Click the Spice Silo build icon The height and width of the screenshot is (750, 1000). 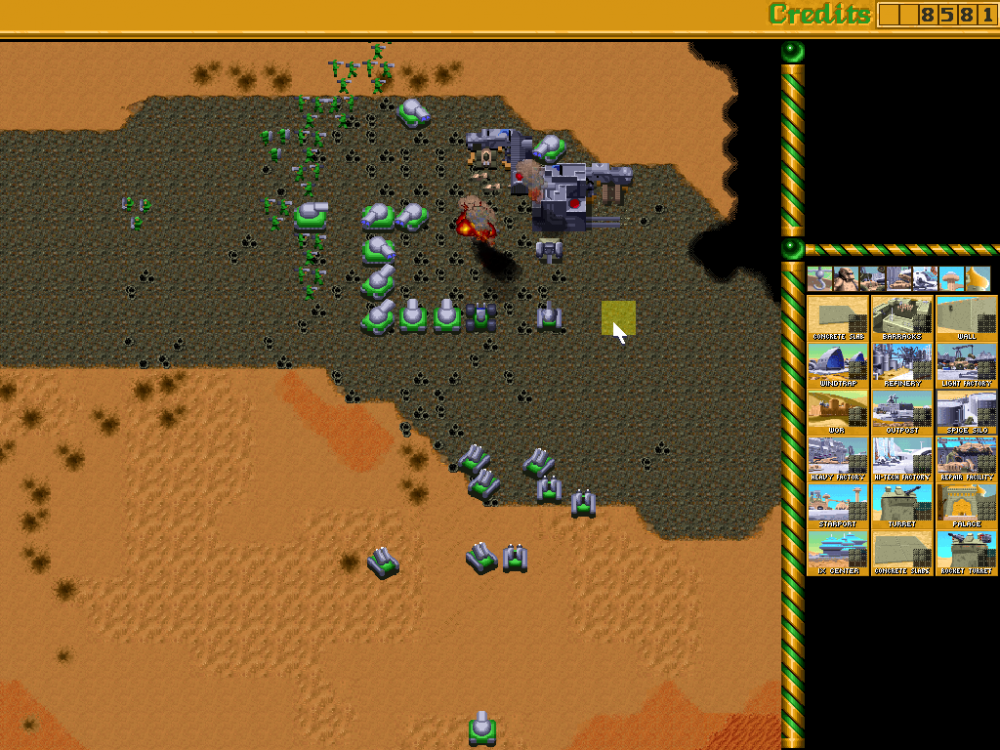[966, 412]
